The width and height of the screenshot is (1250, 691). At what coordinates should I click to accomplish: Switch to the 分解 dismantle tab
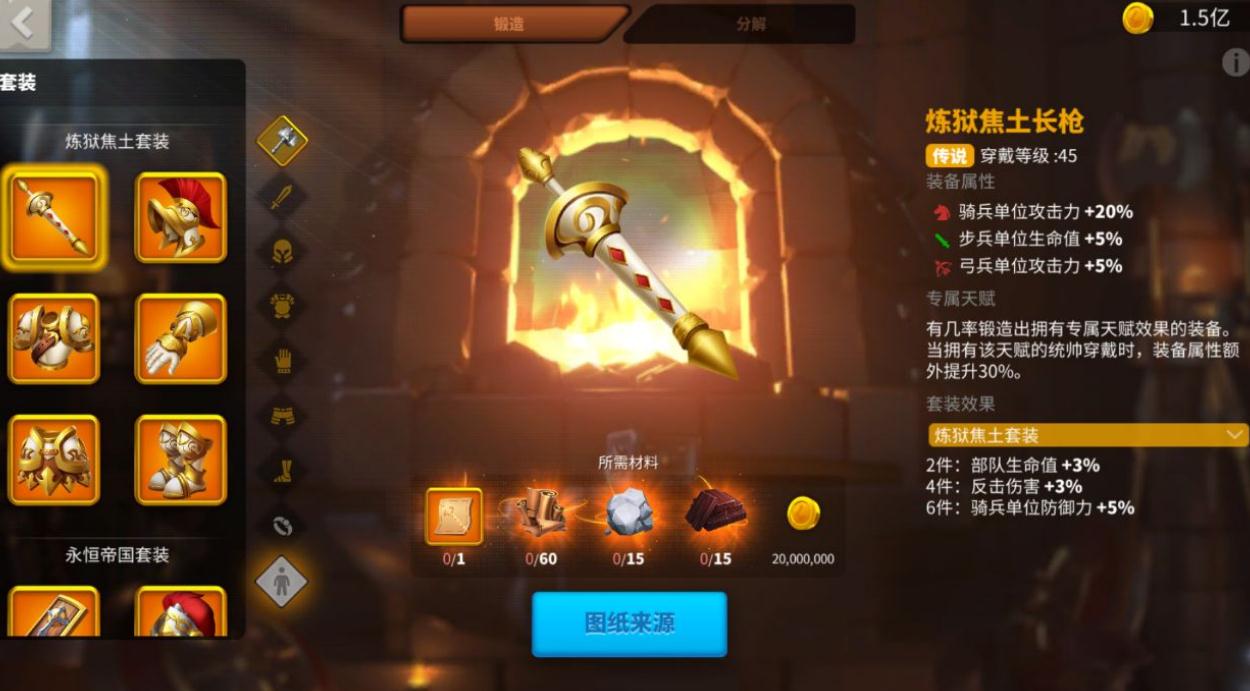click(749, 24)
